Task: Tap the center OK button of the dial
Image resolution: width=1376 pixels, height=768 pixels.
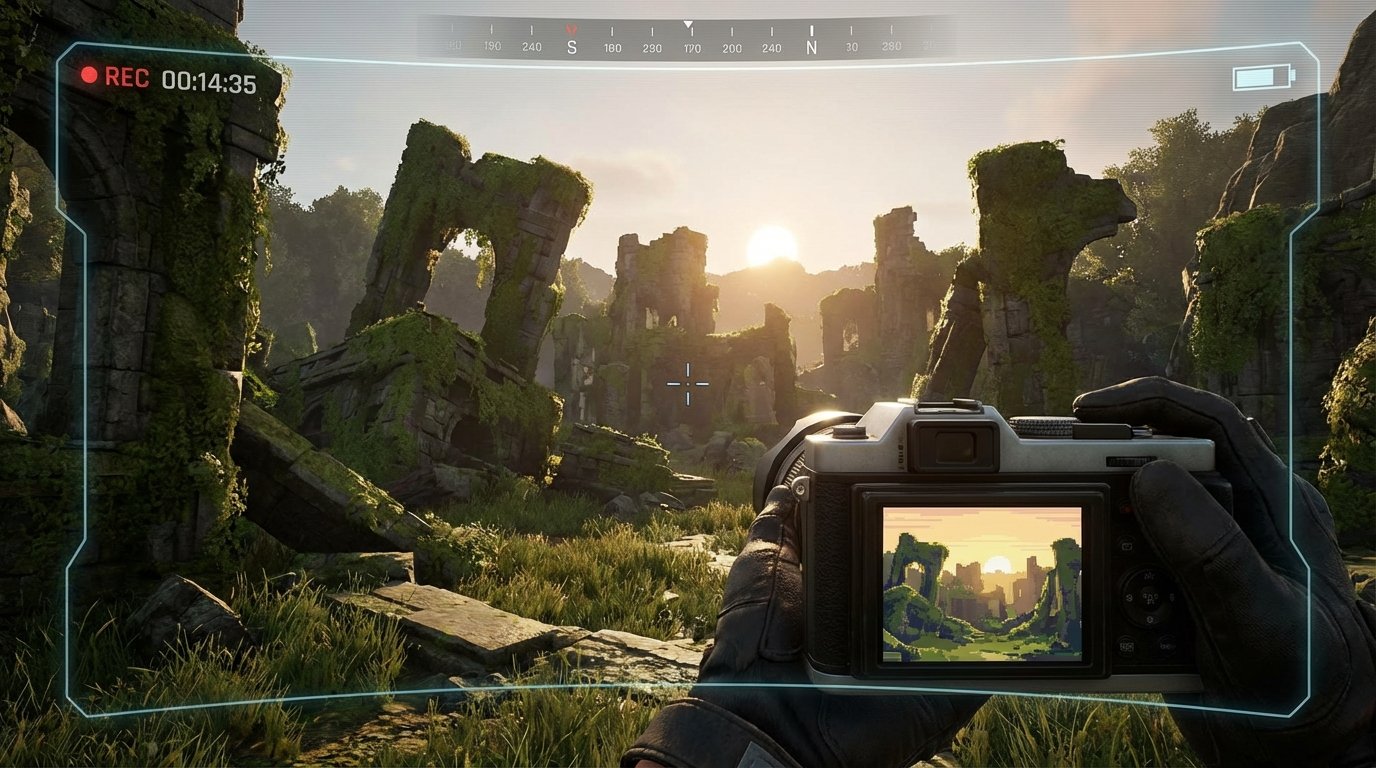Action: point(1148,598)
